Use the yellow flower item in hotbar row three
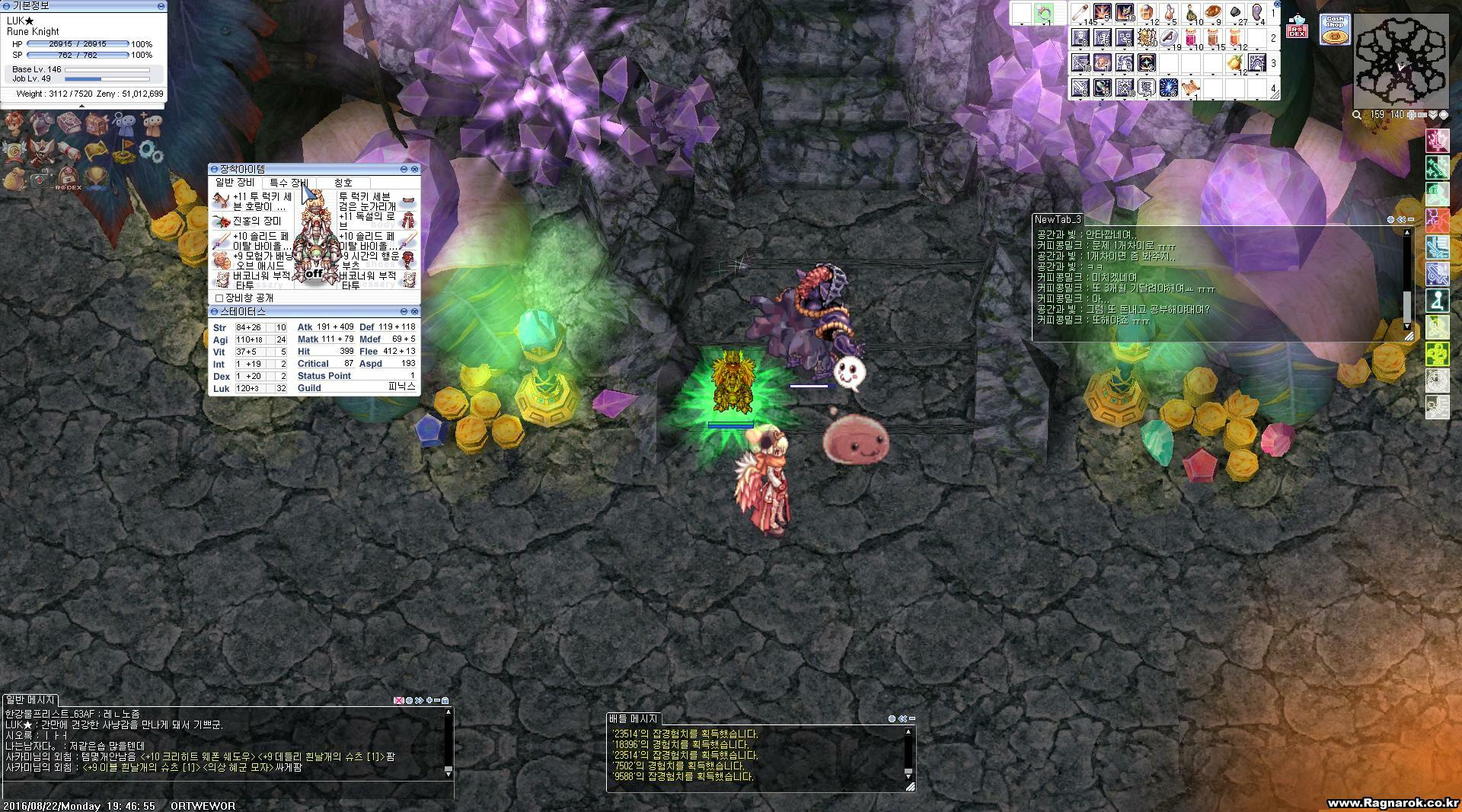This screenshot has width=1462, height=812. [1234, 63]
